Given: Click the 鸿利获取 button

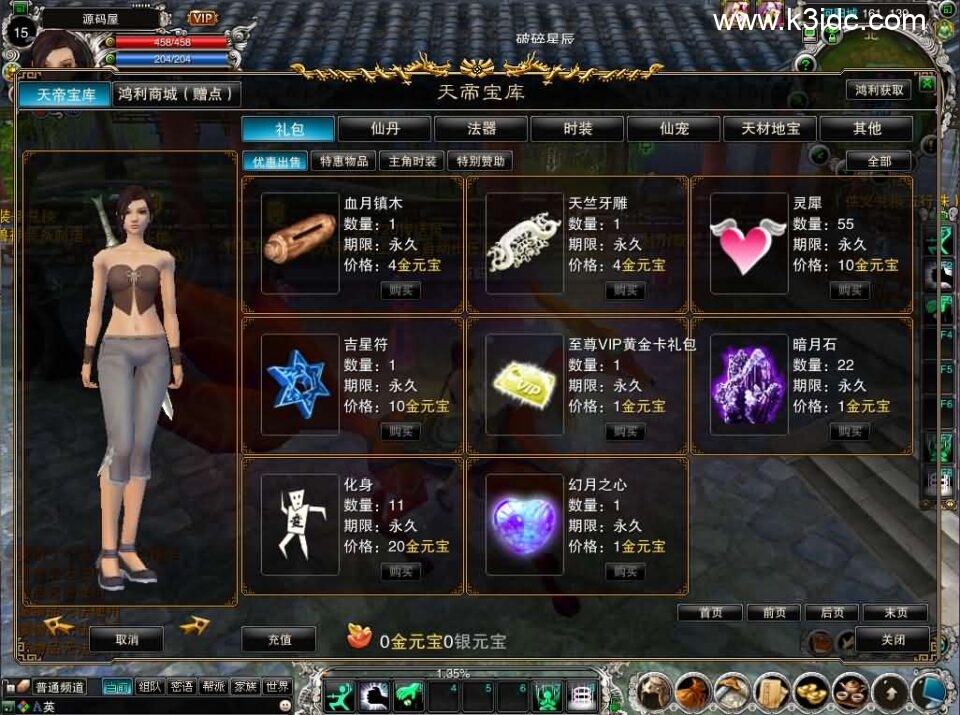Looking at the screenshot, I should [879, 90].
